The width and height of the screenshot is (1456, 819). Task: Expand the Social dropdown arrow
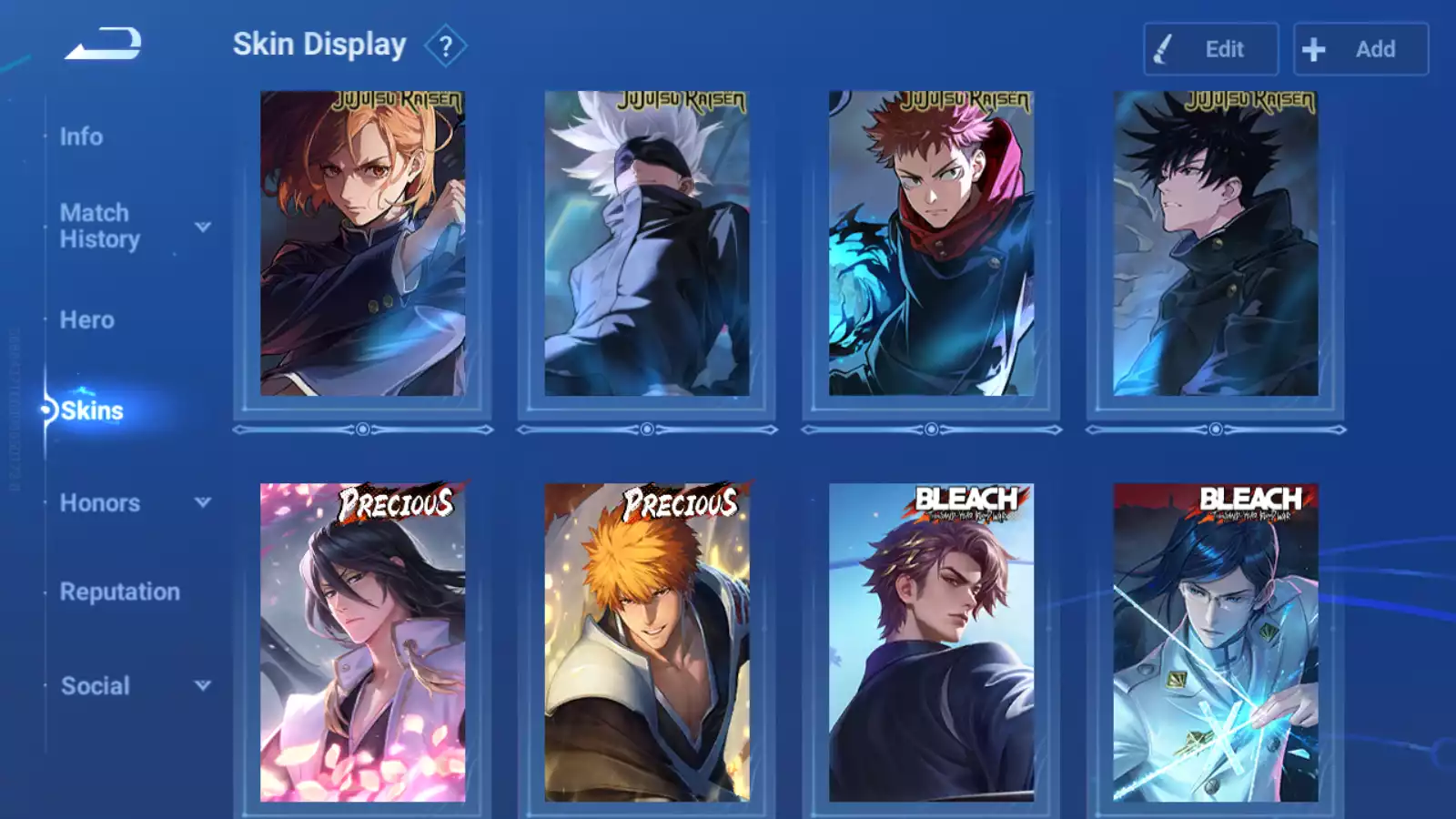[x=203, y=685]
